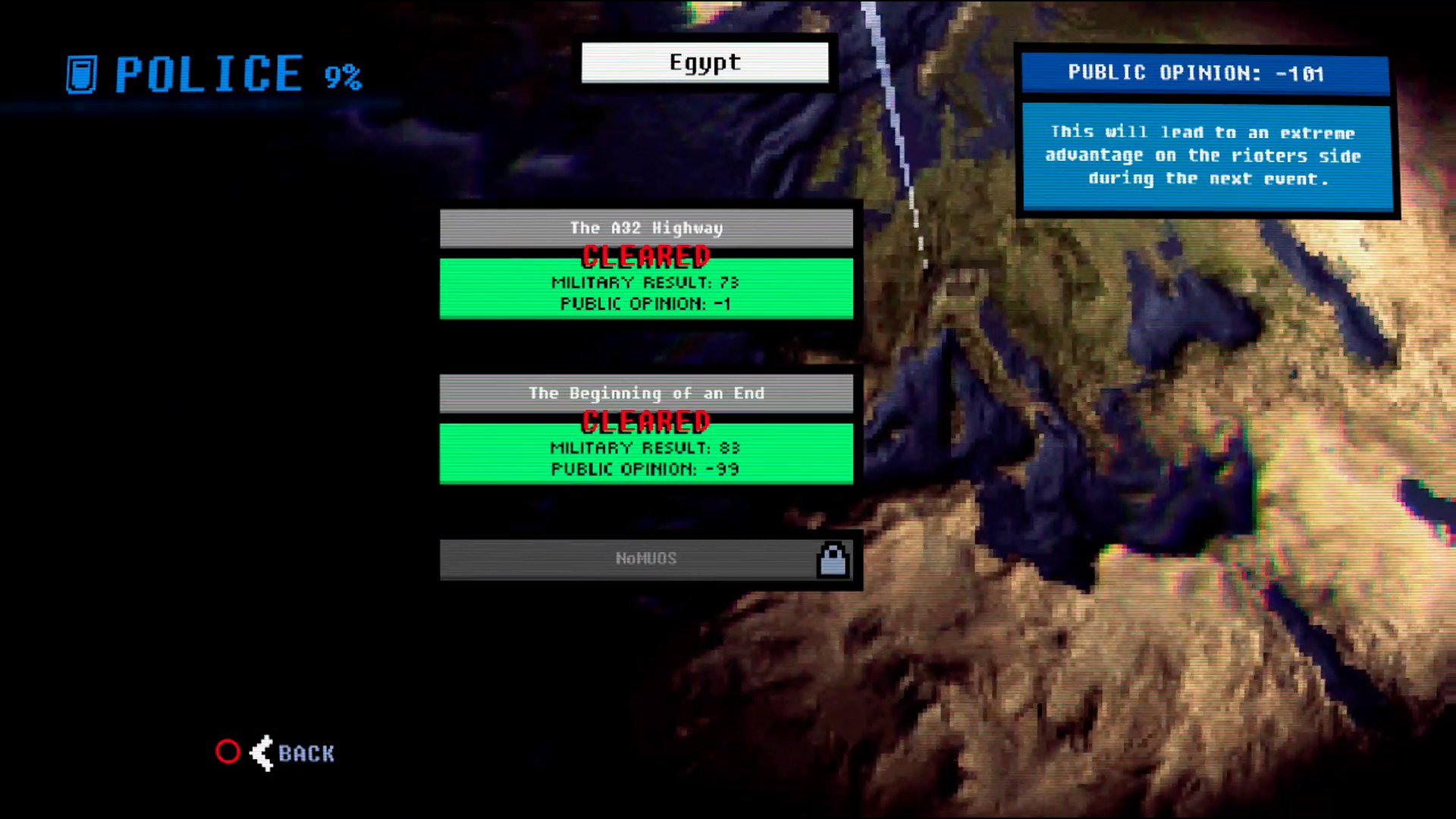Click the Egypt country banner
The height and width of the screenshot is (819, 1456).
tap(704, 62)
